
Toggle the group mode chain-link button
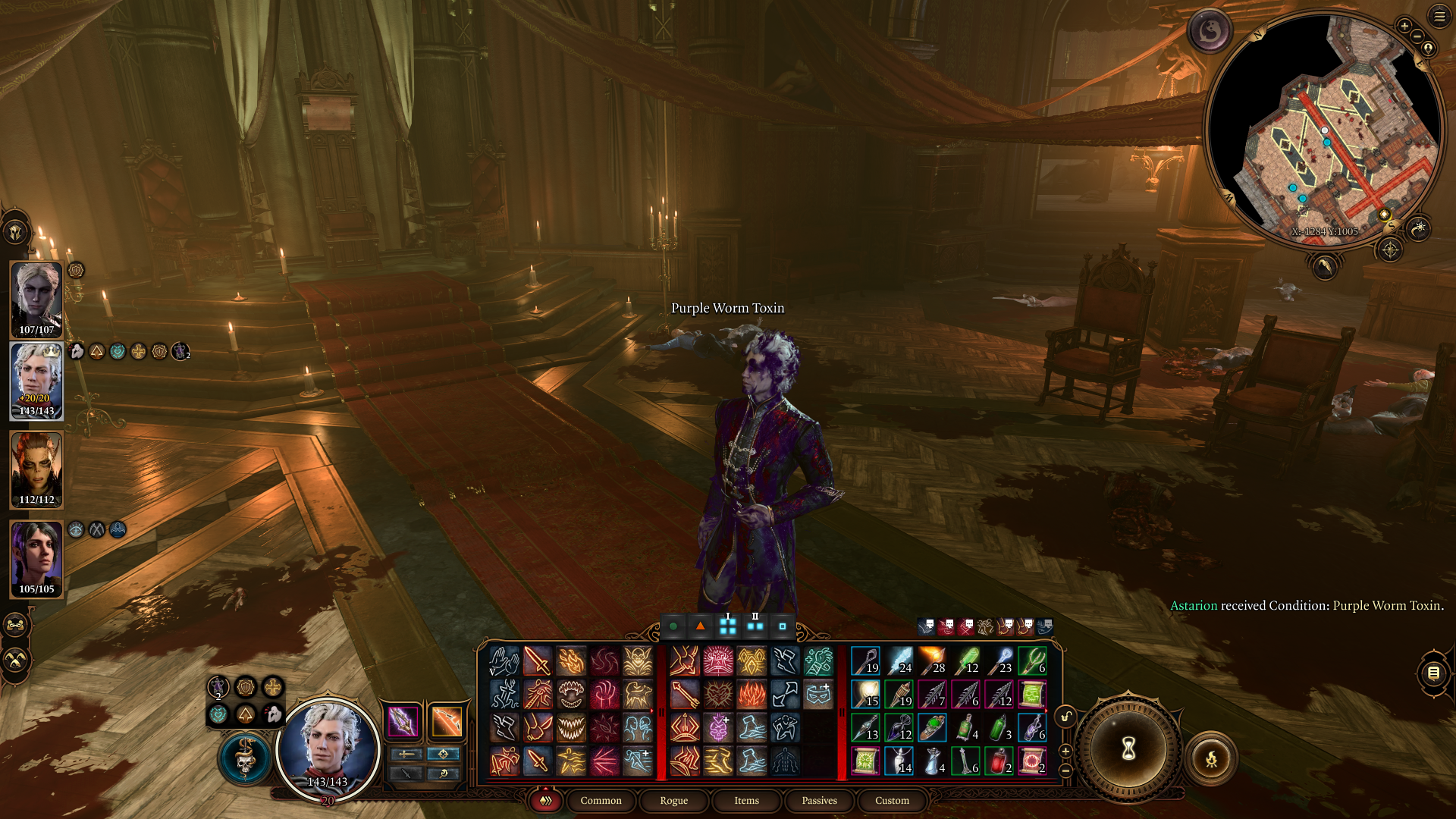[x=16, y=626]
